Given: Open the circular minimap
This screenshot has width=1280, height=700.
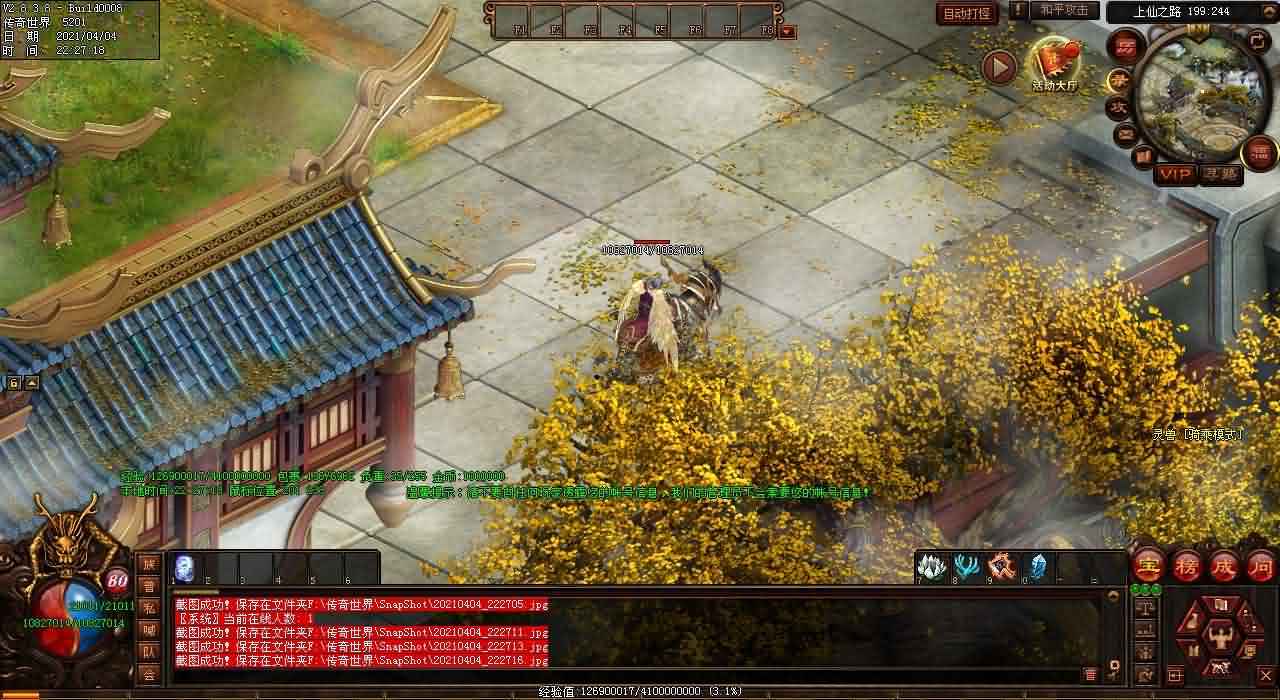Looking at the screenshot, I should (x=1196, y=96).
